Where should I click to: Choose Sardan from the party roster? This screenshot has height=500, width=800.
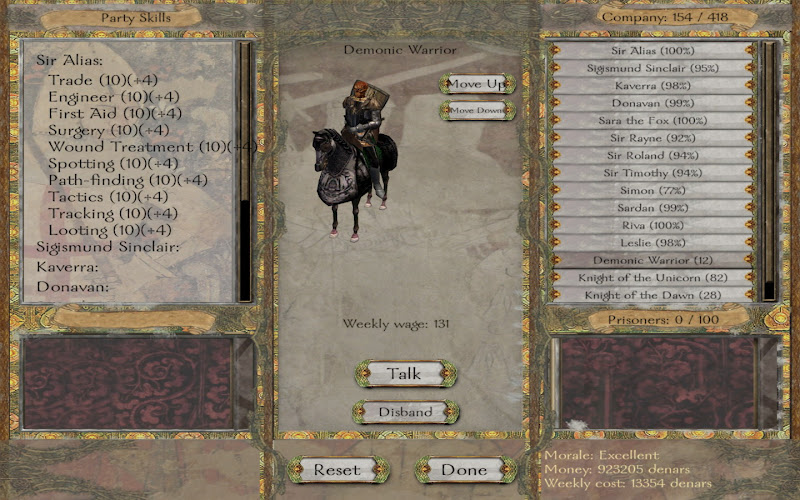click(652, 208)
